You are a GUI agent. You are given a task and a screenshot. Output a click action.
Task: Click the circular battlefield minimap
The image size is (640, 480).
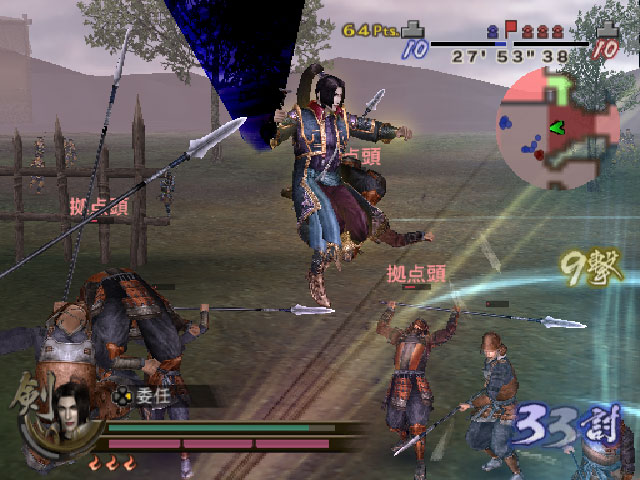click(559, 132)
